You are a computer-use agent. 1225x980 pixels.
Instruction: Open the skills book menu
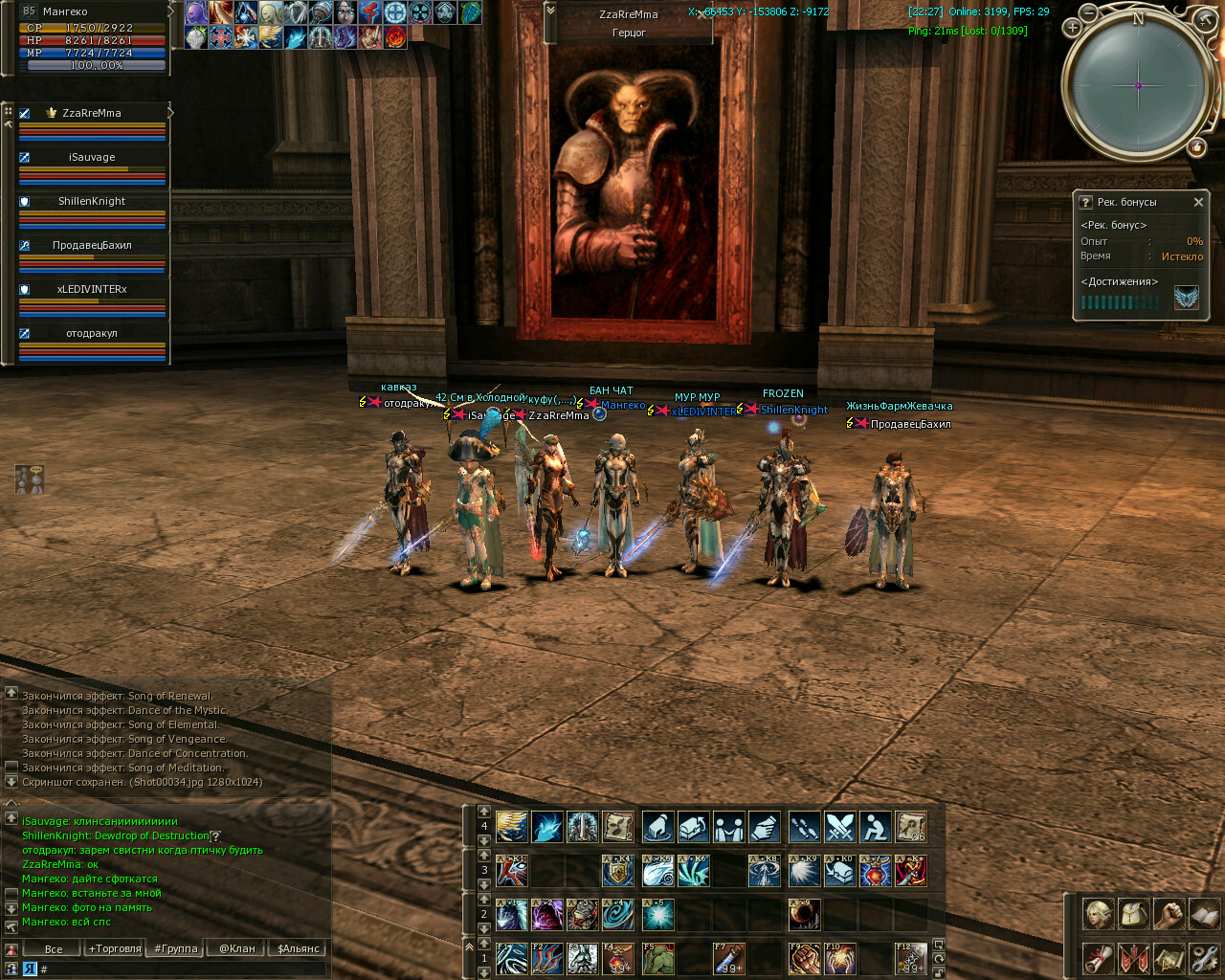pyautogui.click(x=1204, y=914)
